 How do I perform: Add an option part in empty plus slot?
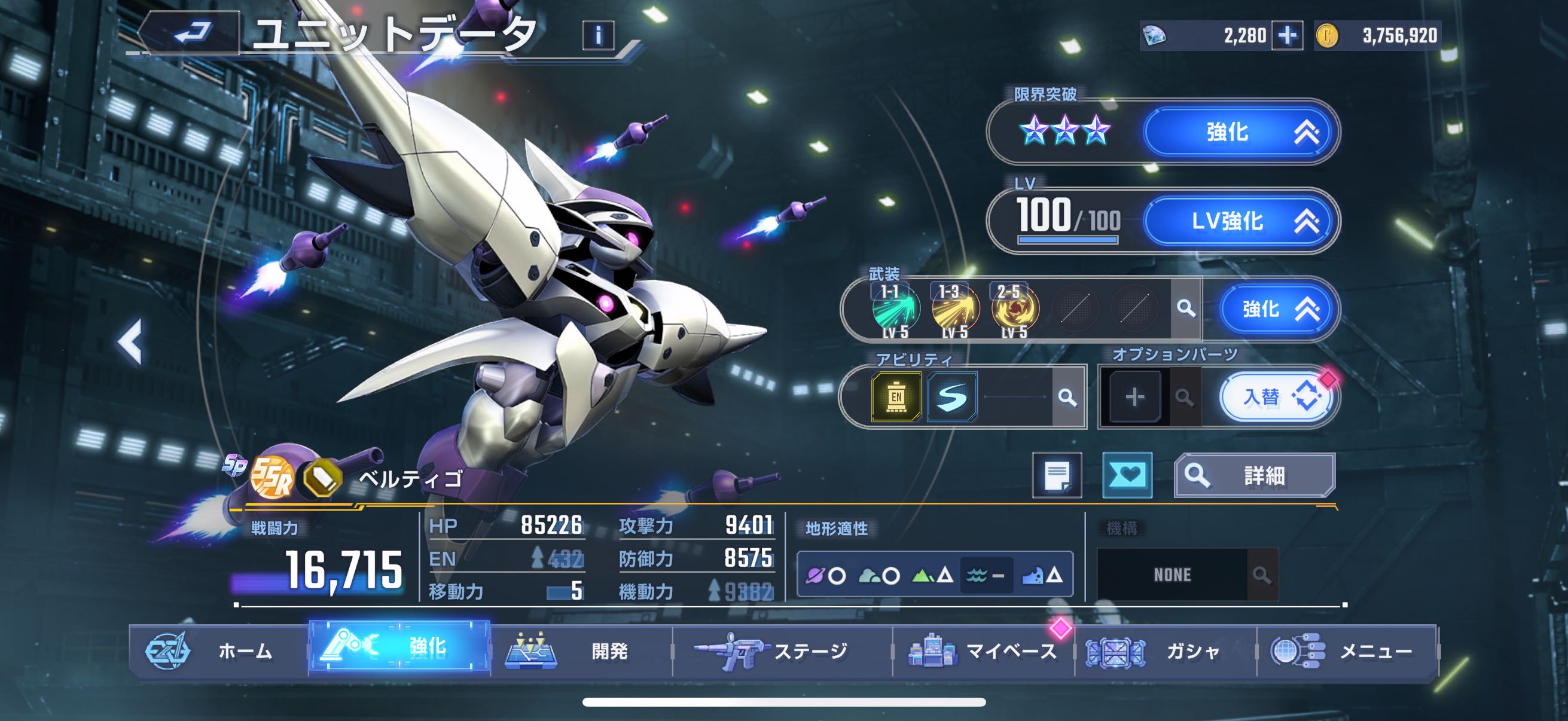(x=1134, y=398)
